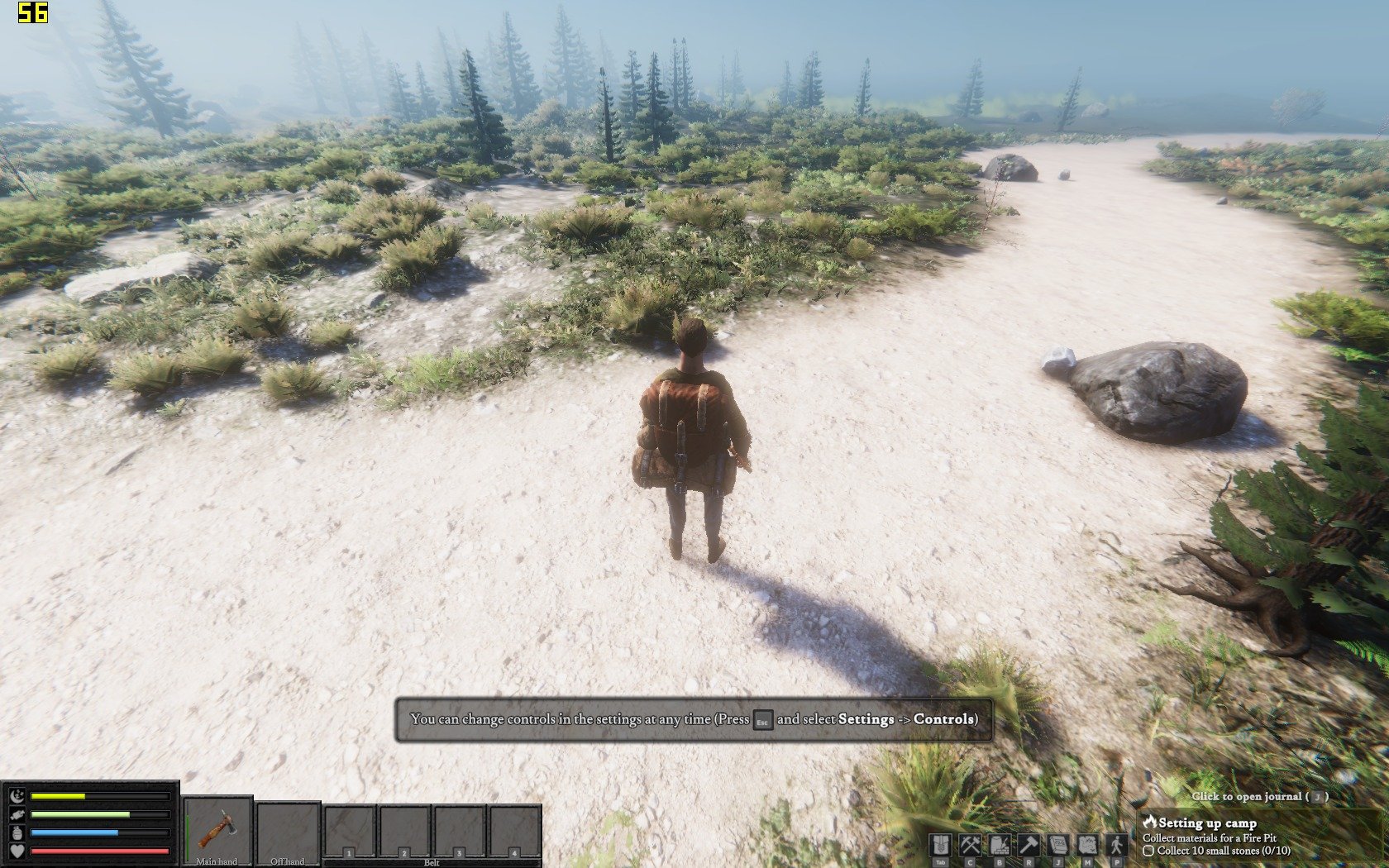Open the building menu brick wall icon
1389x868 pixels.
point(999,845)
